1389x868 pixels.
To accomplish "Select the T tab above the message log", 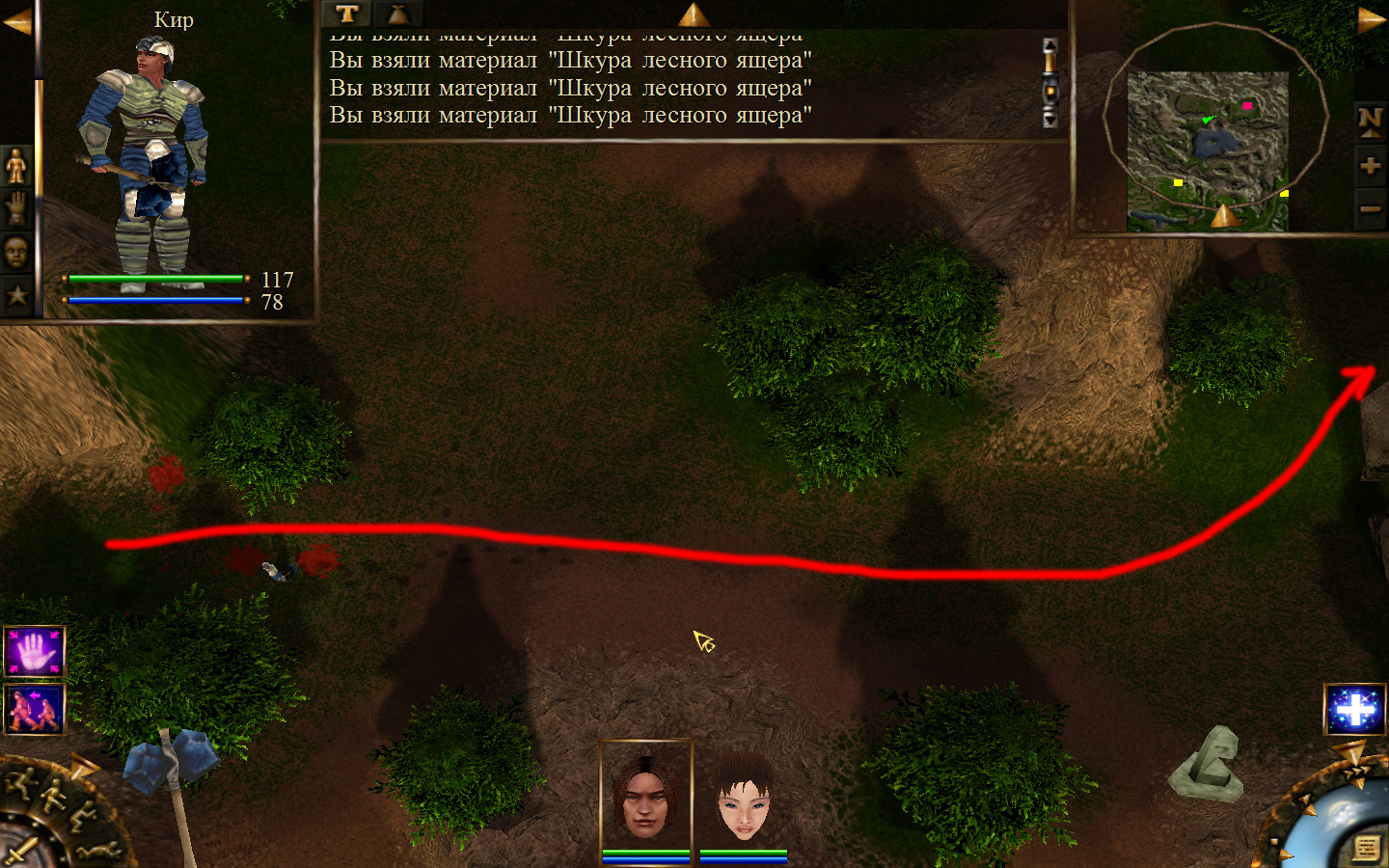I will pos(347,14).
